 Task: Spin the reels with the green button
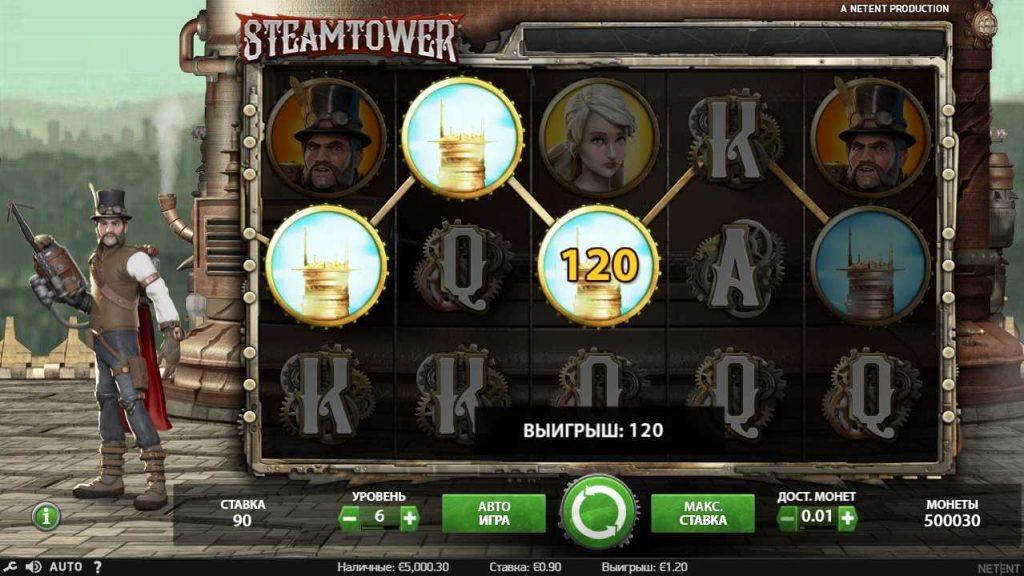[598, 511]
